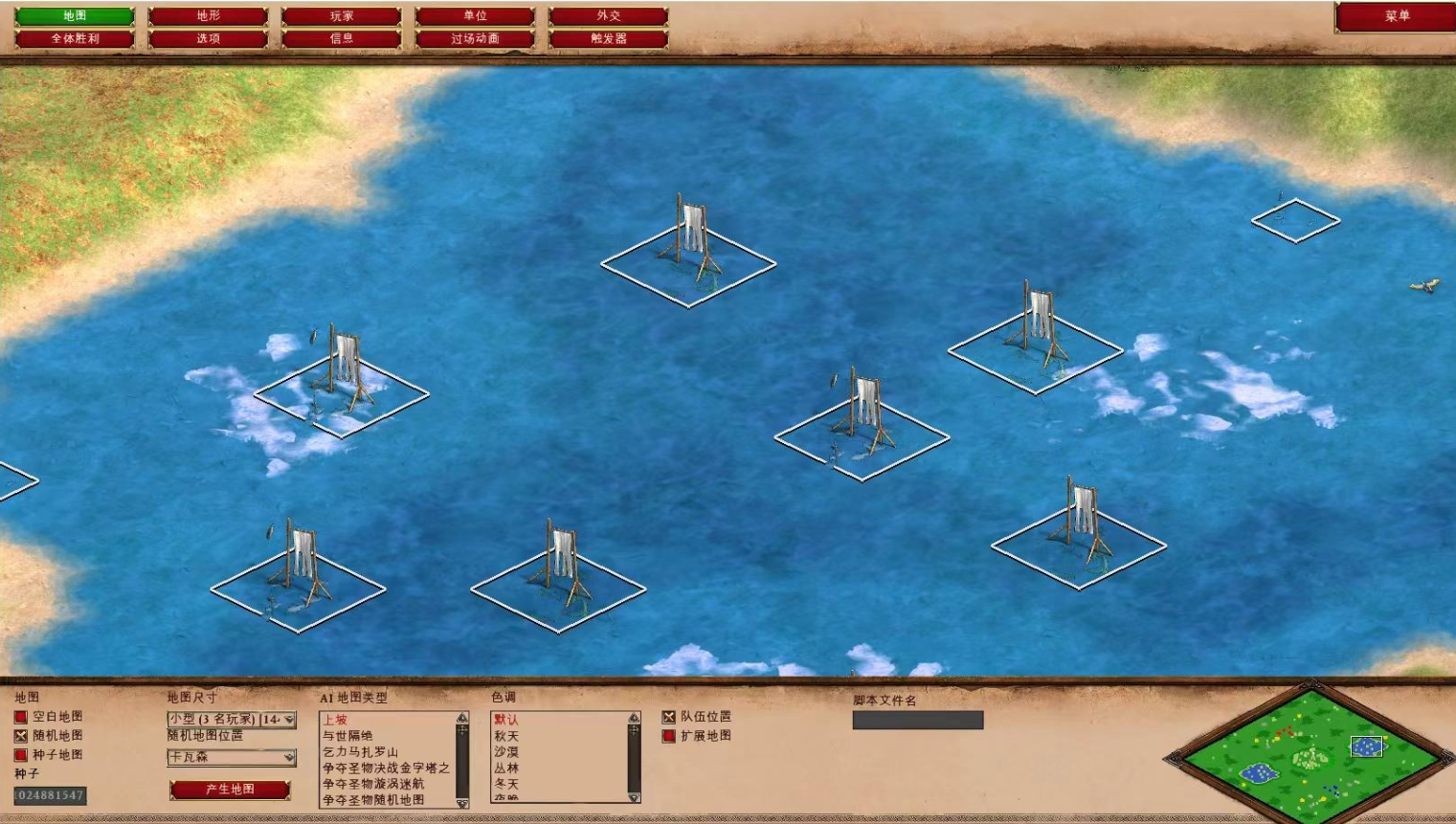Viewport: 1456px width, 824px height.
Task: Open the 全体胜利 (Global Victory) tab
Action: click(x=75, y=39)
